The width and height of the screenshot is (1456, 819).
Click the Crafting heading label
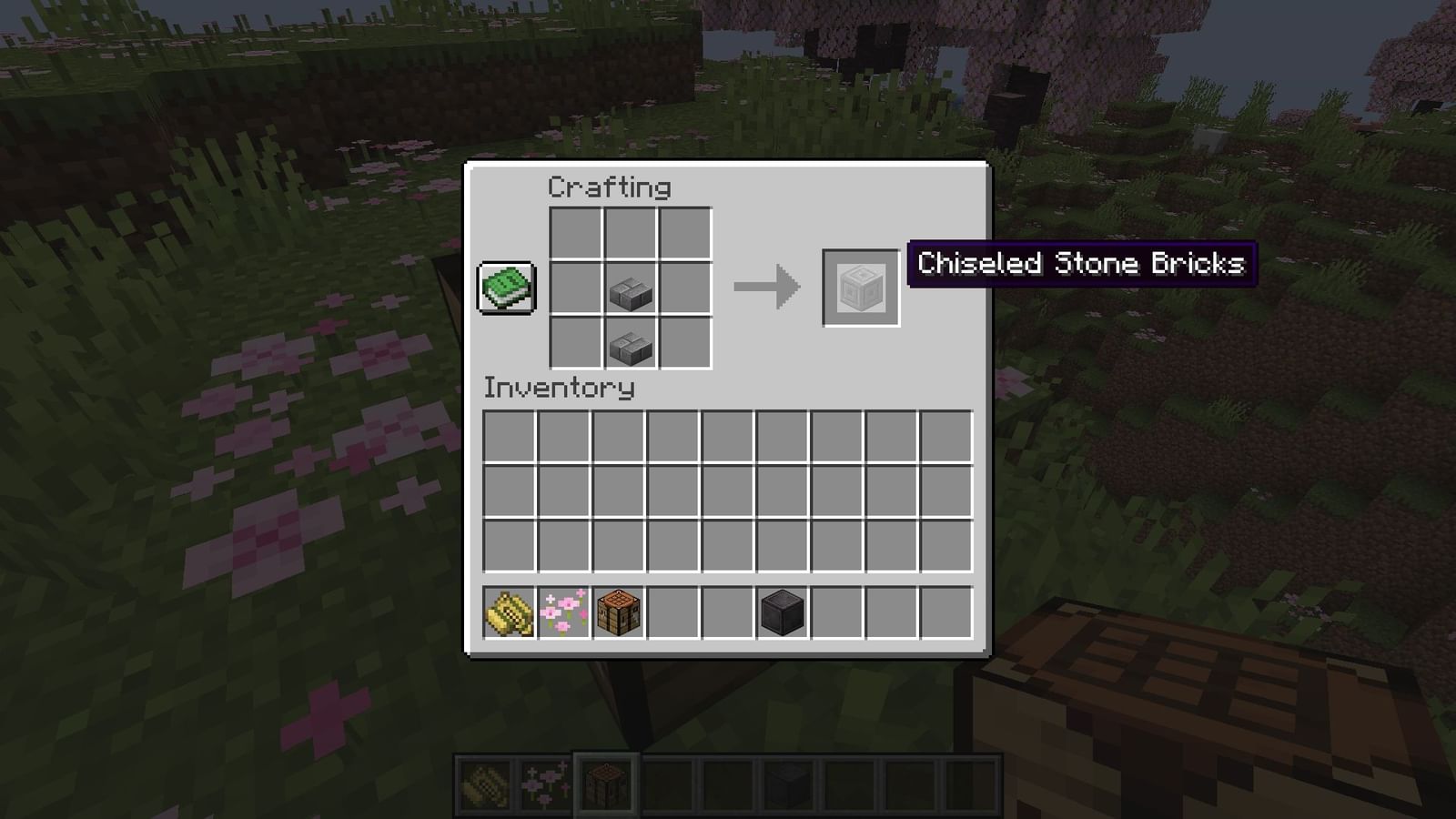click(608, 188)
